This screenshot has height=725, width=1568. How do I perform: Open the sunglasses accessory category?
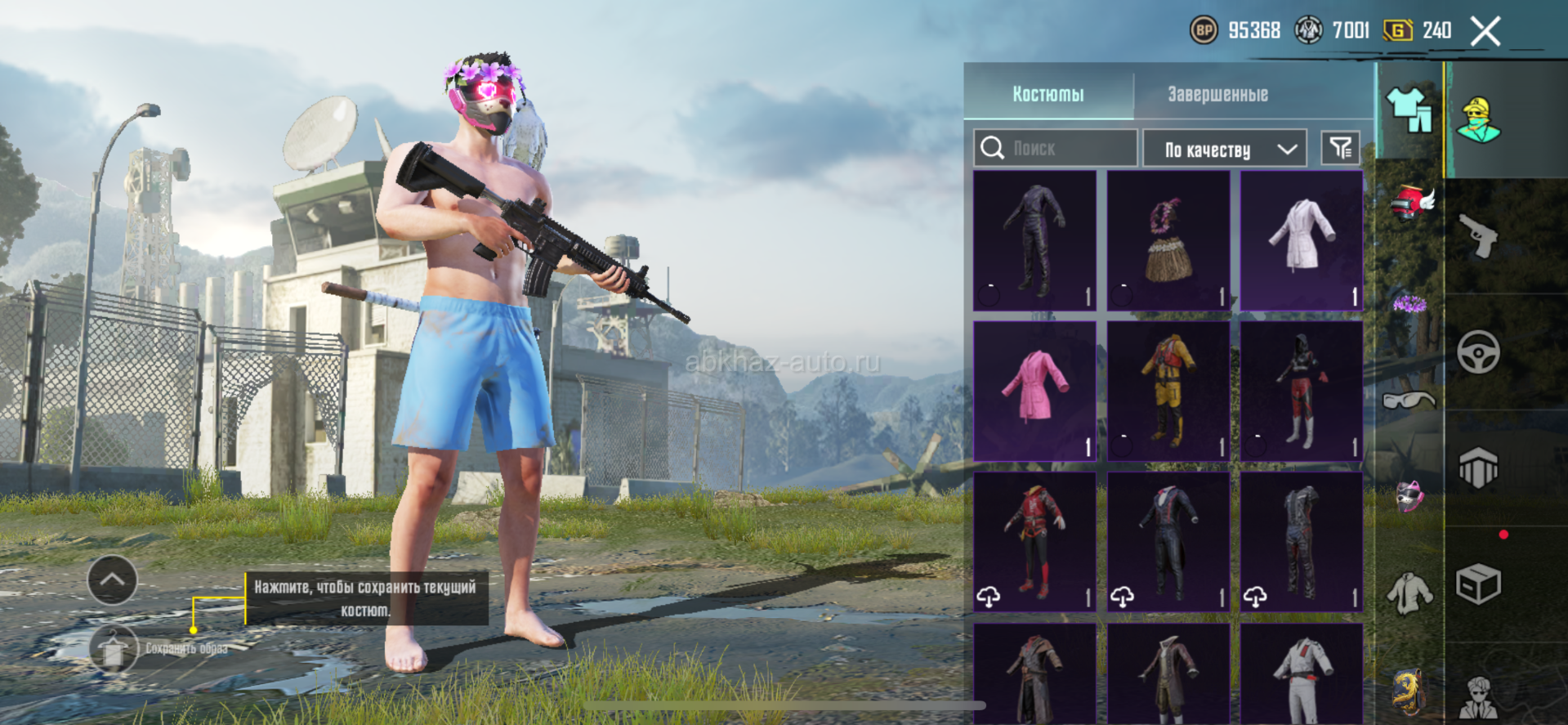(1409, 401)
